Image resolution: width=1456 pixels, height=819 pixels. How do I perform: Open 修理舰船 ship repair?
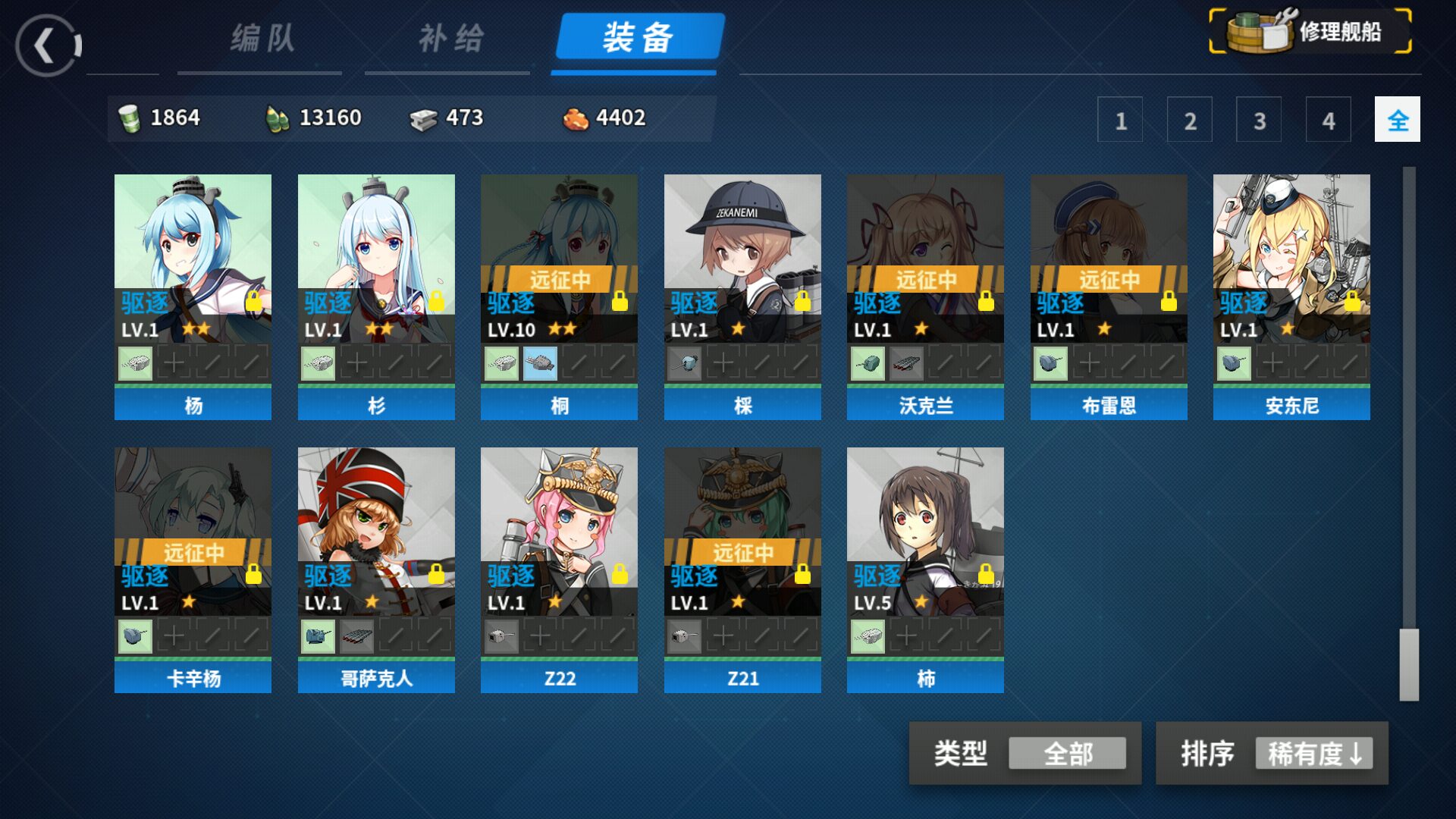1310,32
